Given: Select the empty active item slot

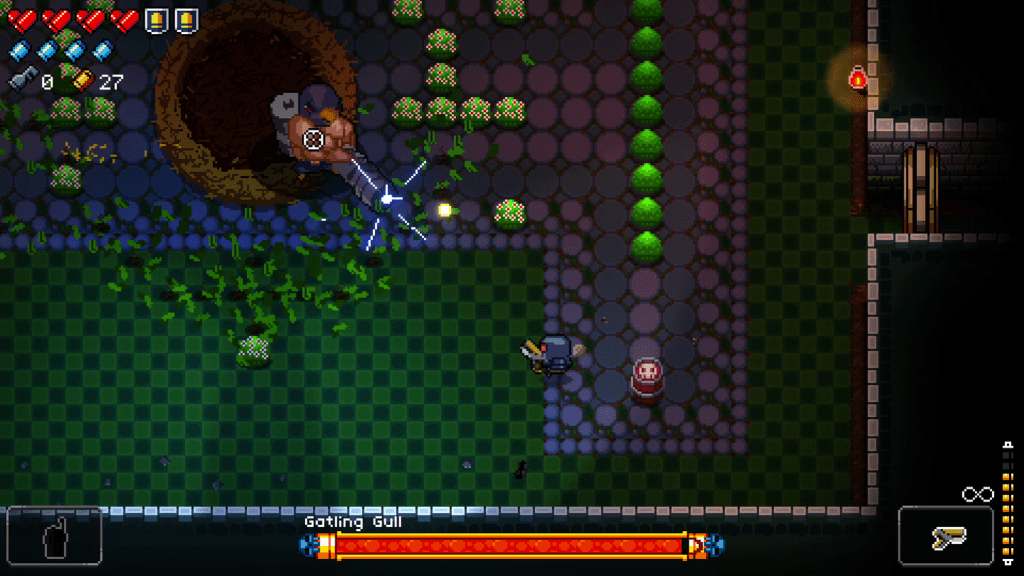Looking at the screenshot, I should (x=54, y=537).
